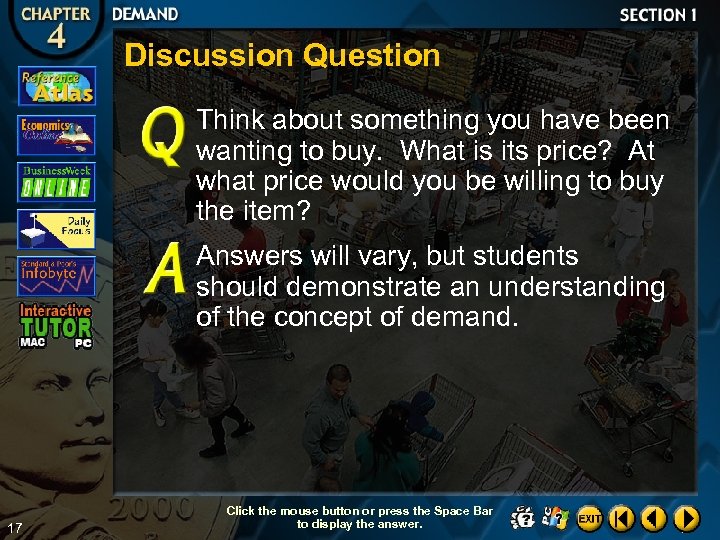Image resolution: width=720 pixels, height=540 pixels.
Task: Jump to the first slide
Action: [622, 518]
